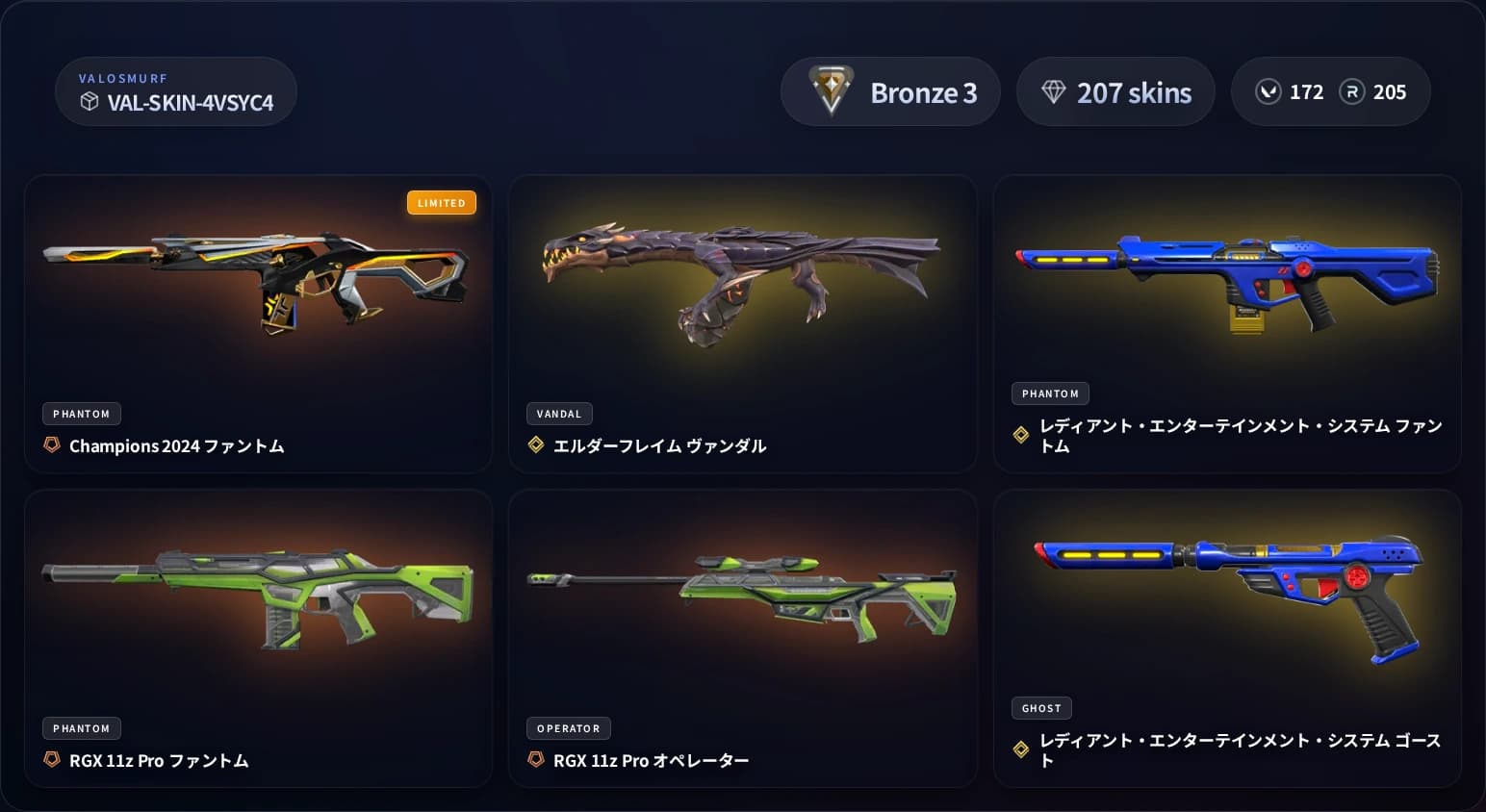Image resolution: width=1486 pixels, height=812 pixels.
Task: Click the diamond gem icon beside 207 skins
Action: [1057, 90]
